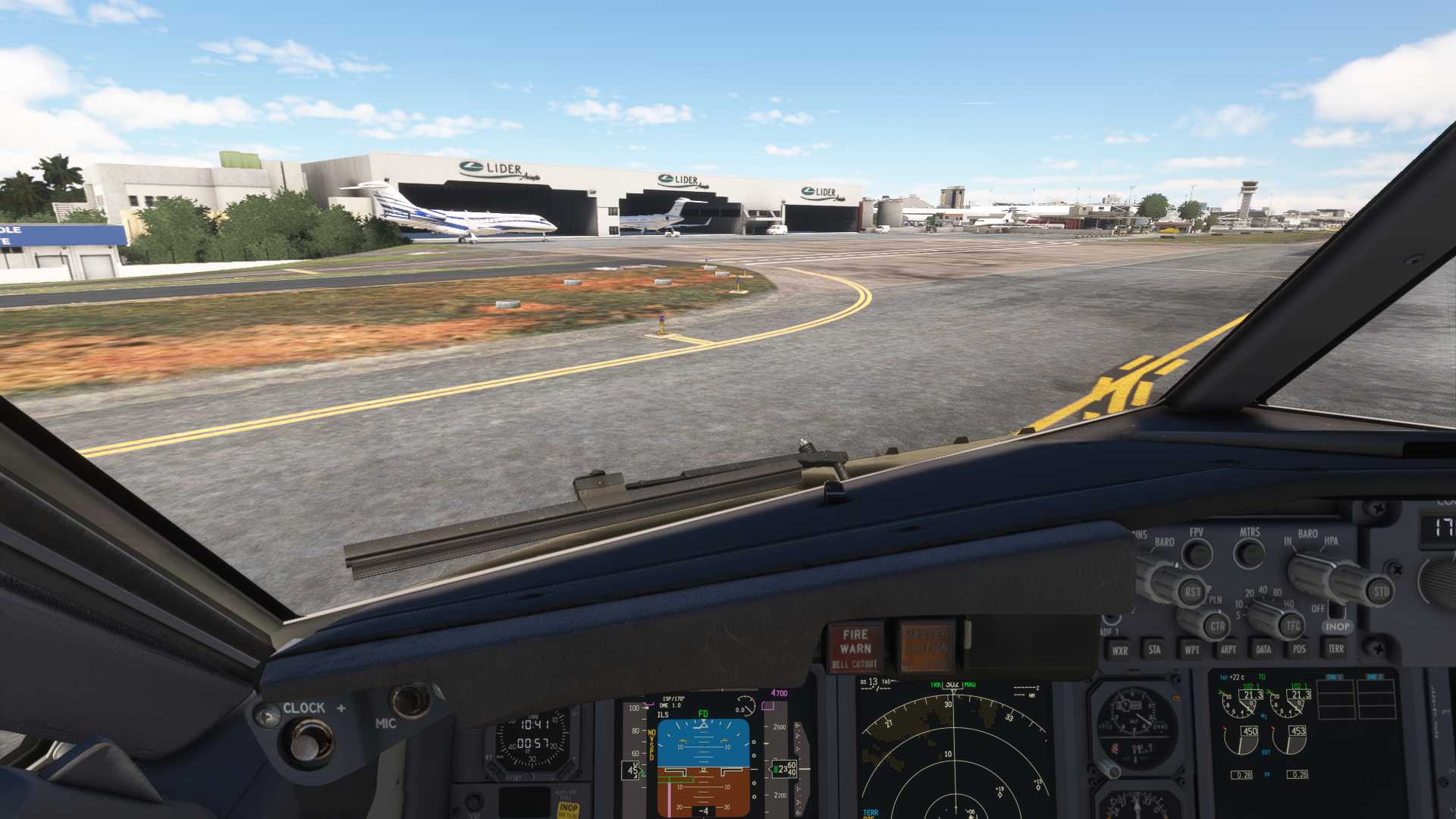Push the TFC button on the range knob
The image size is (1456, 819).
1292,626
